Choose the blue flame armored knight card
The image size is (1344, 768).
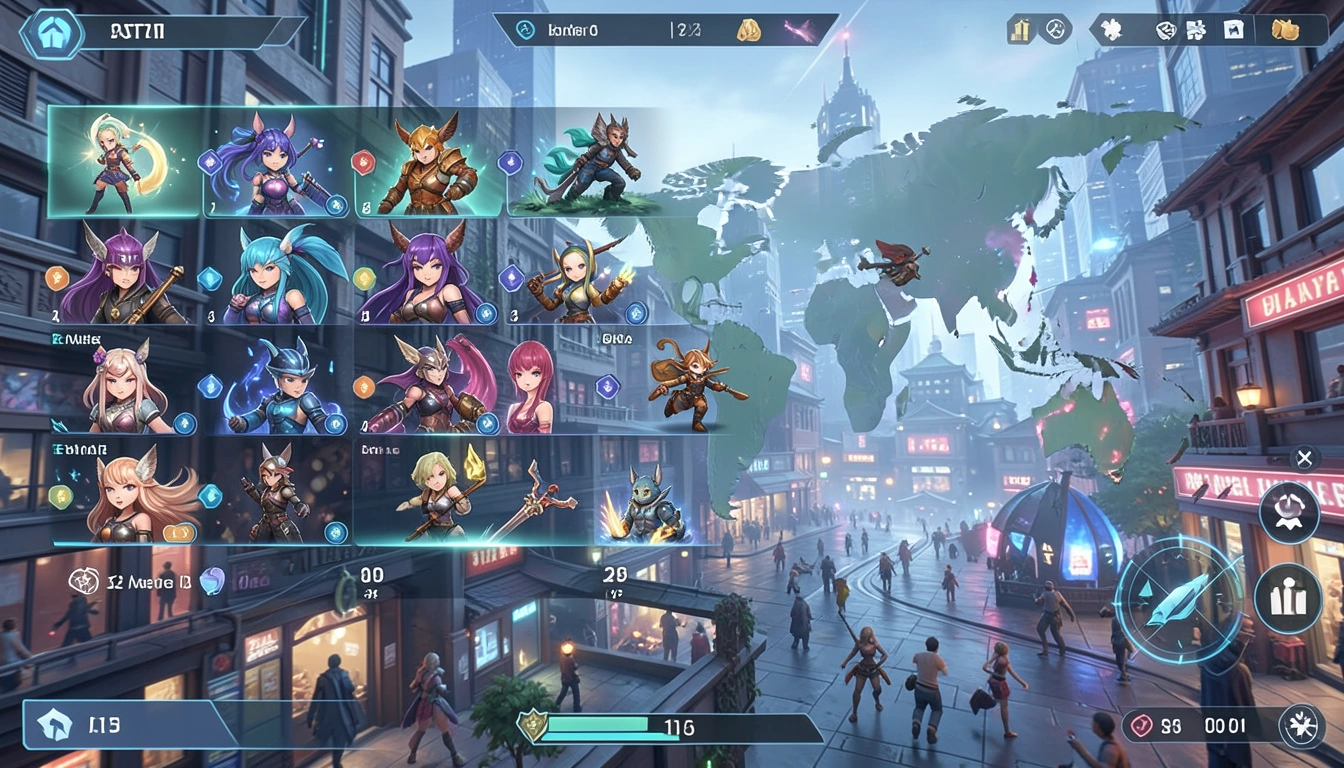(x=277, y=385)
